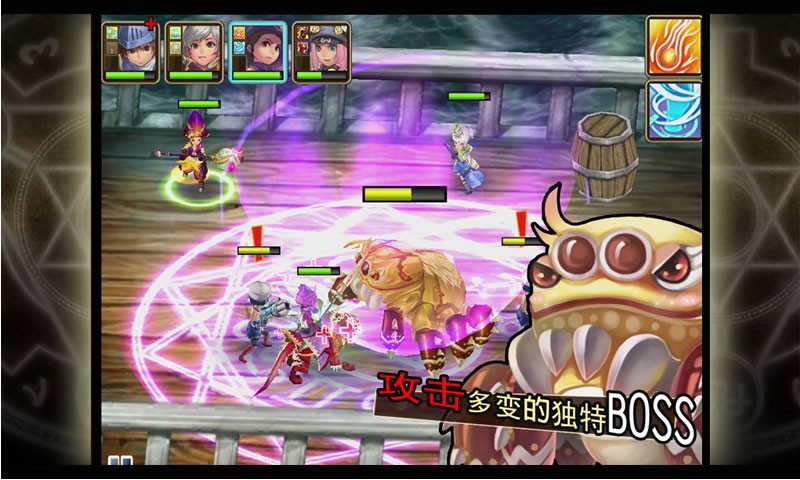Pick the highlighted purple-hat mage portrait

point(257,50)
